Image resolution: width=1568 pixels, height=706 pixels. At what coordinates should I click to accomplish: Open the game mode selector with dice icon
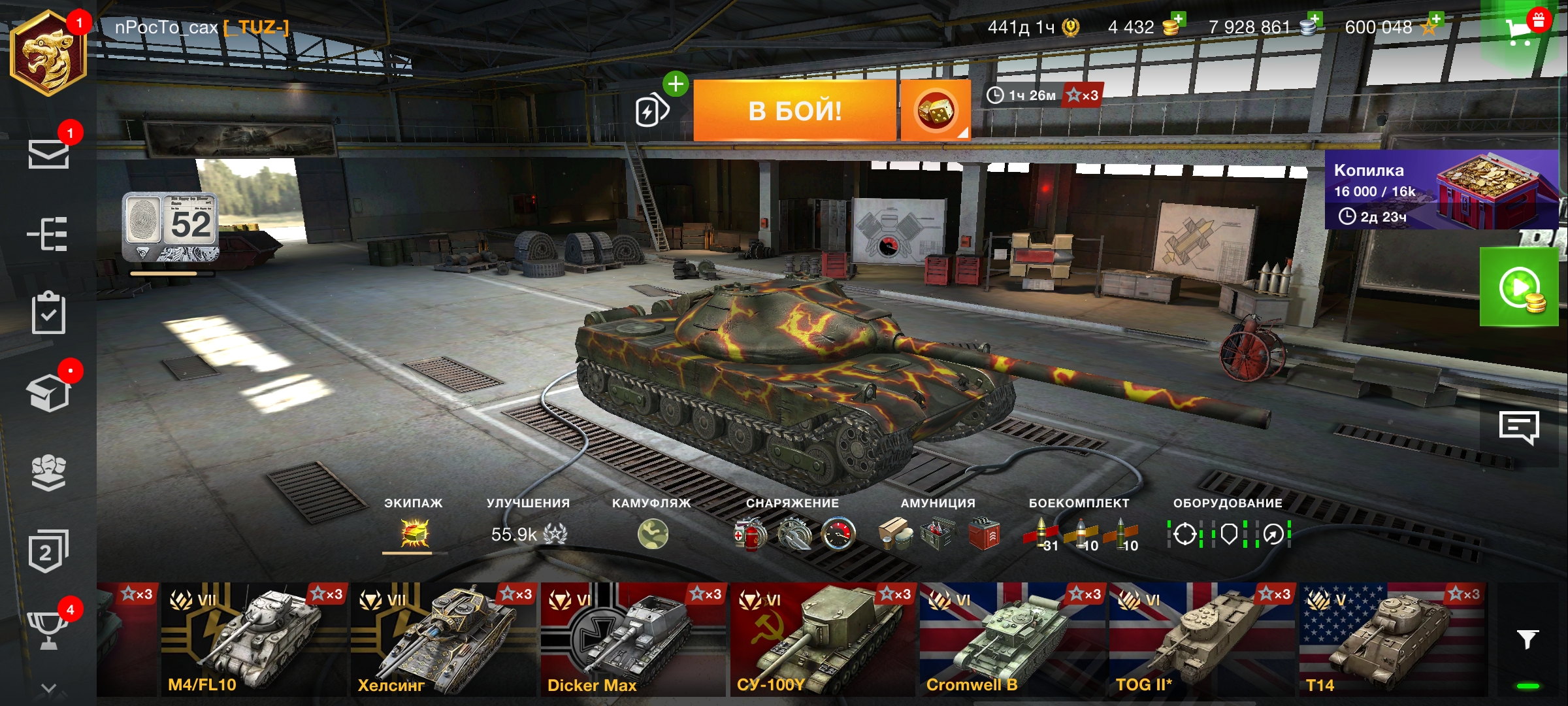935,110
